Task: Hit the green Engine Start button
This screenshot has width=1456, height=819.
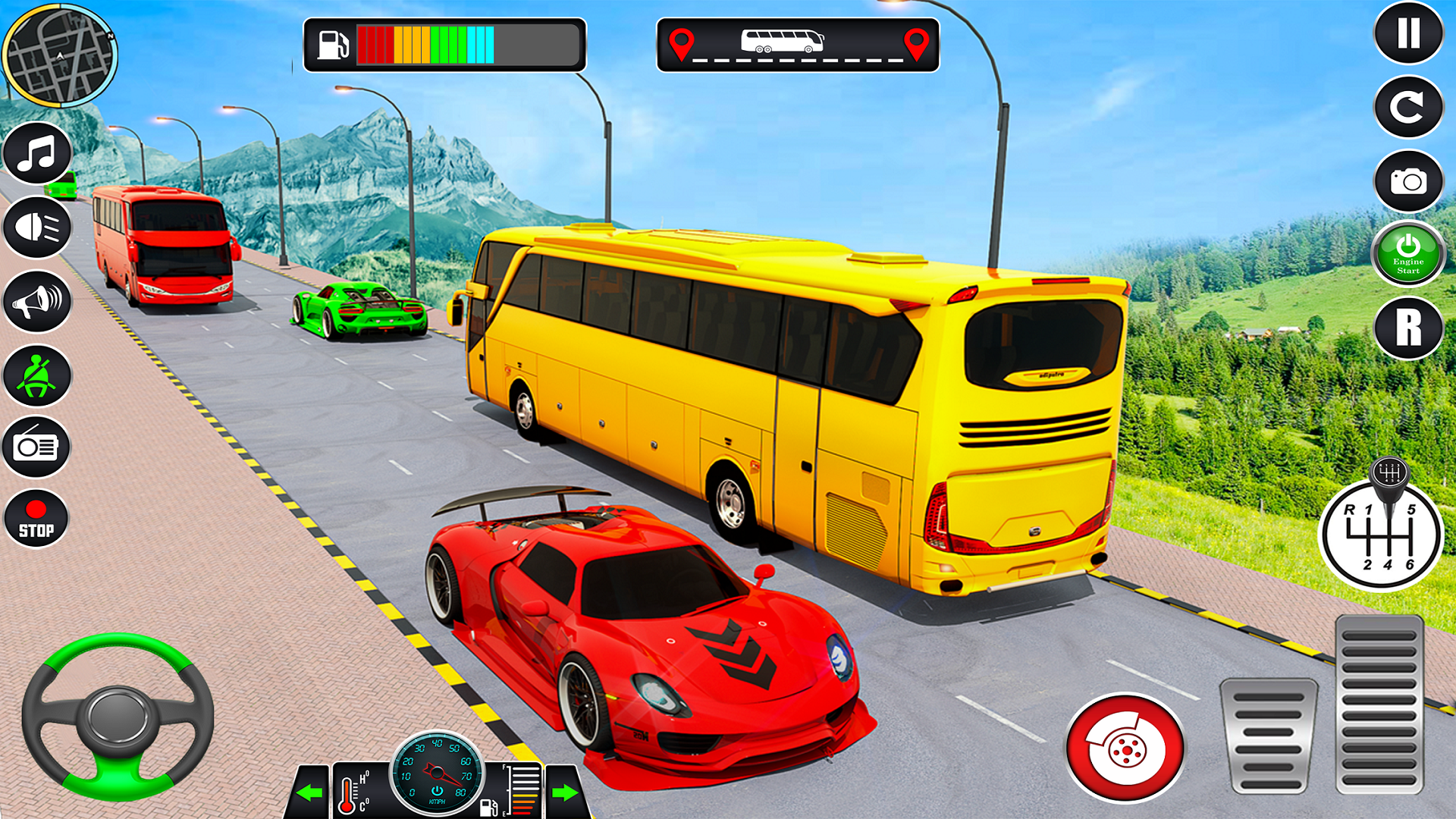Action: click(1408, 254)
